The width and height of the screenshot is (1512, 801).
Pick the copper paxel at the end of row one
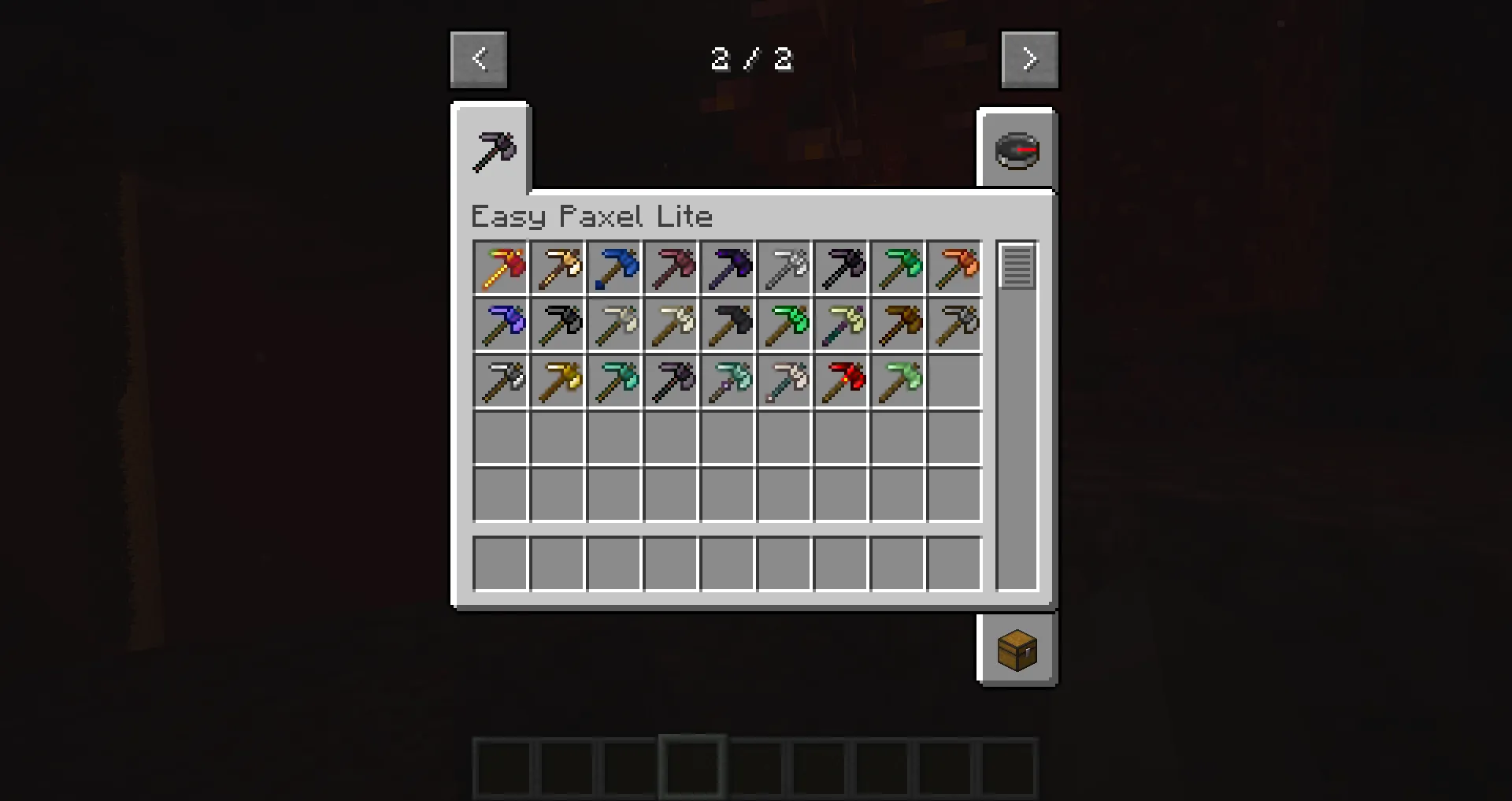coord(954,268)
